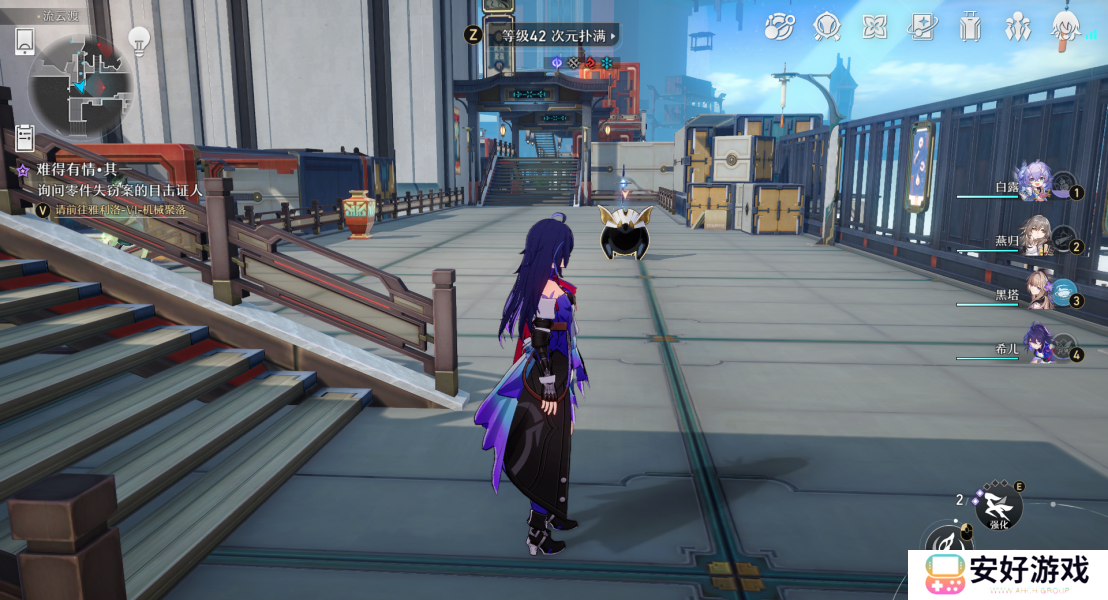Click the chibi character avatar icon
This screenshot has height=600, width=1108.
click(x=1066, y=27)
